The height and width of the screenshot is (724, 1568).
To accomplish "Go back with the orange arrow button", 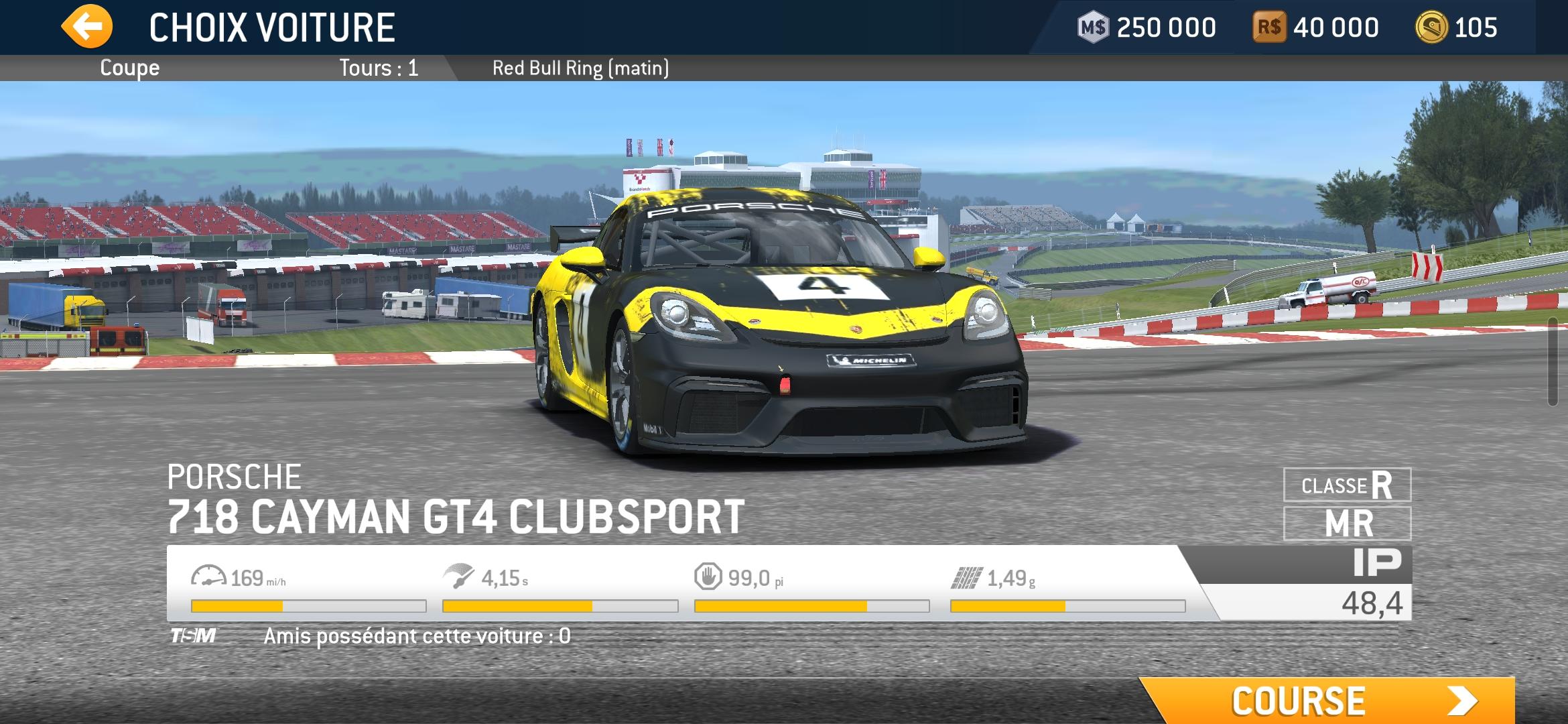I will click(x=87, y=27).
